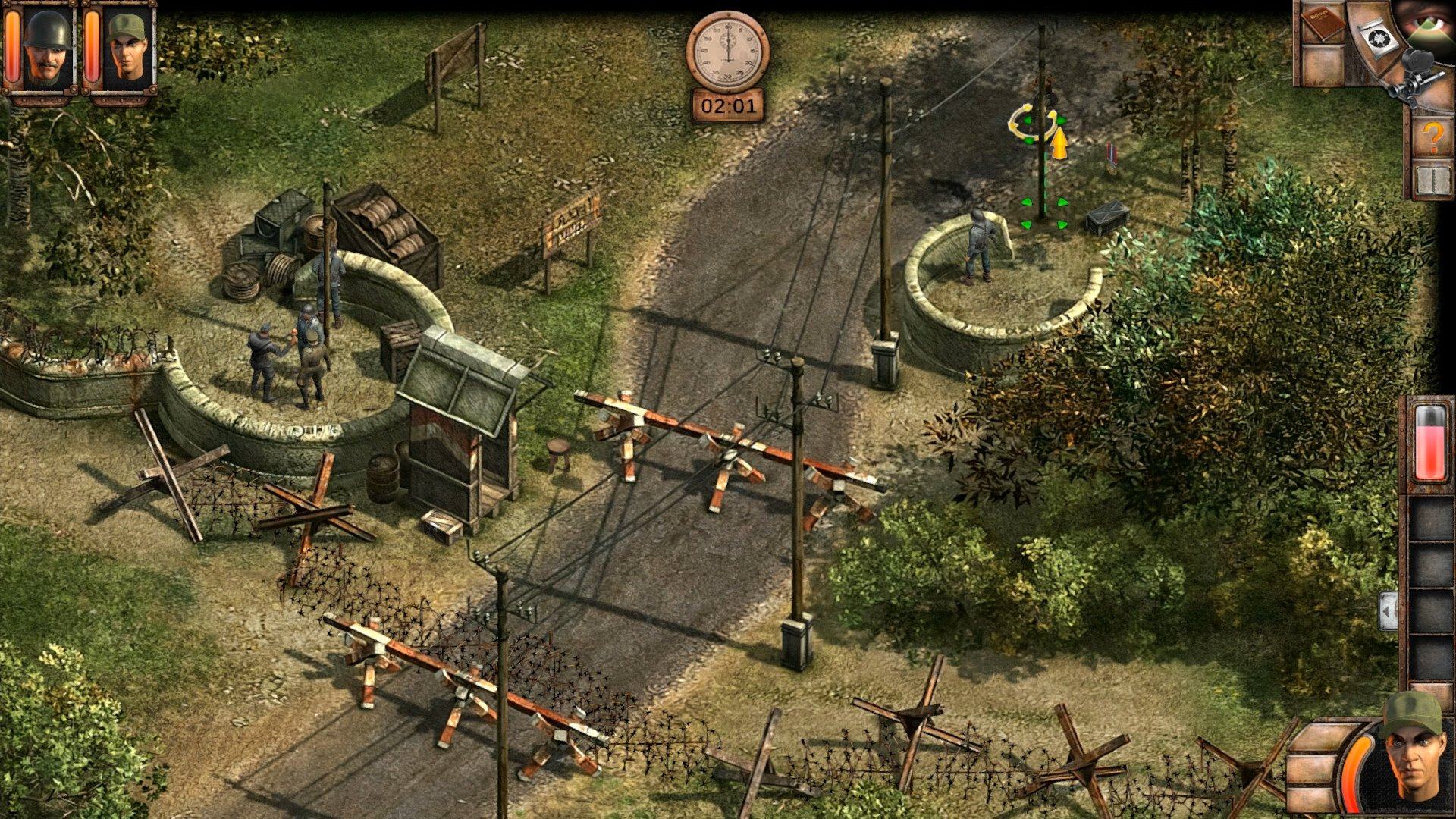Open the notebook icon below the question mark
Image resolution: width=1456 pixels, height=819 pixels.
coord(1432,180)
